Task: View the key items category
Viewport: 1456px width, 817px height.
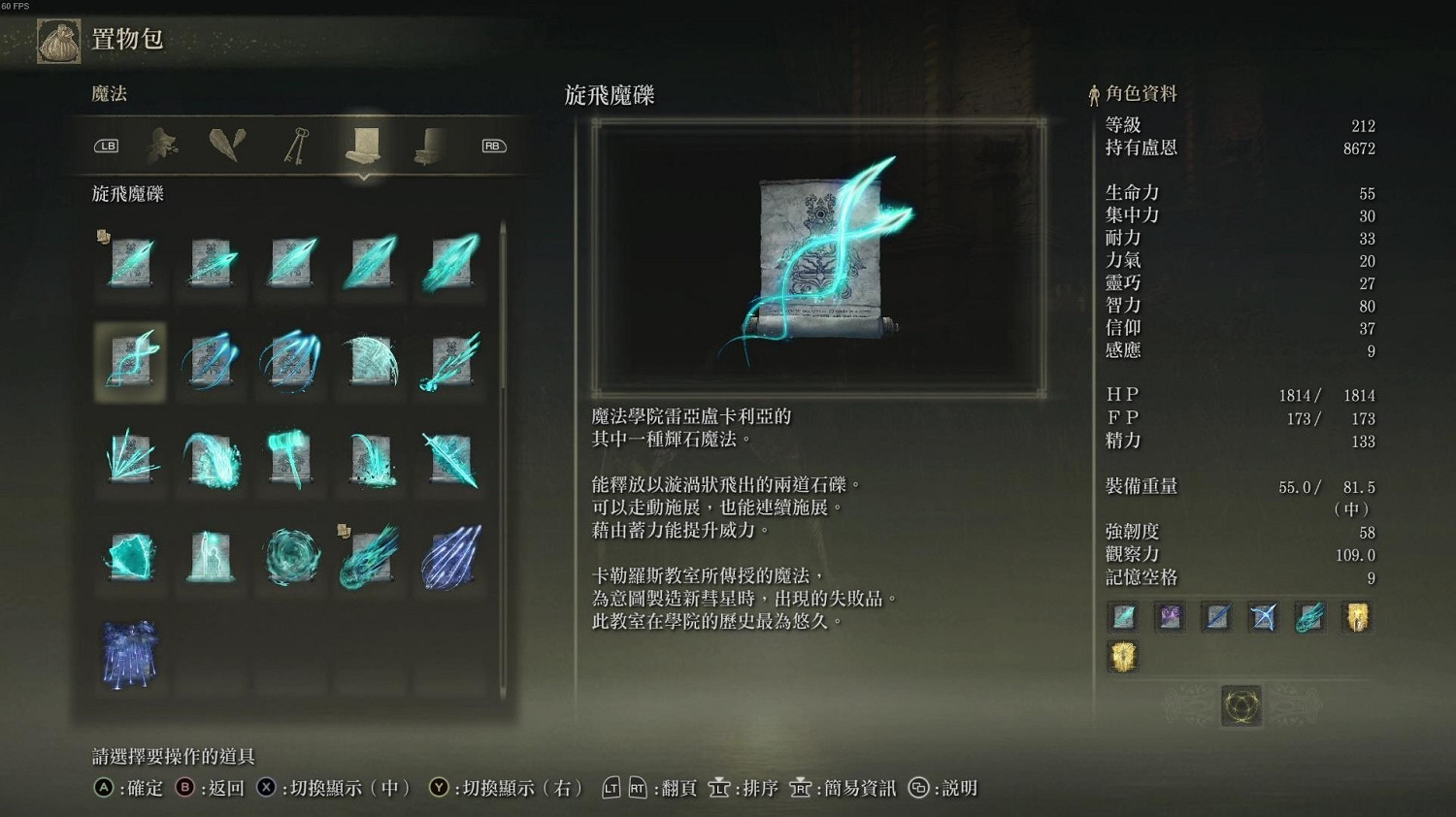Action: (x=297, y=146)
